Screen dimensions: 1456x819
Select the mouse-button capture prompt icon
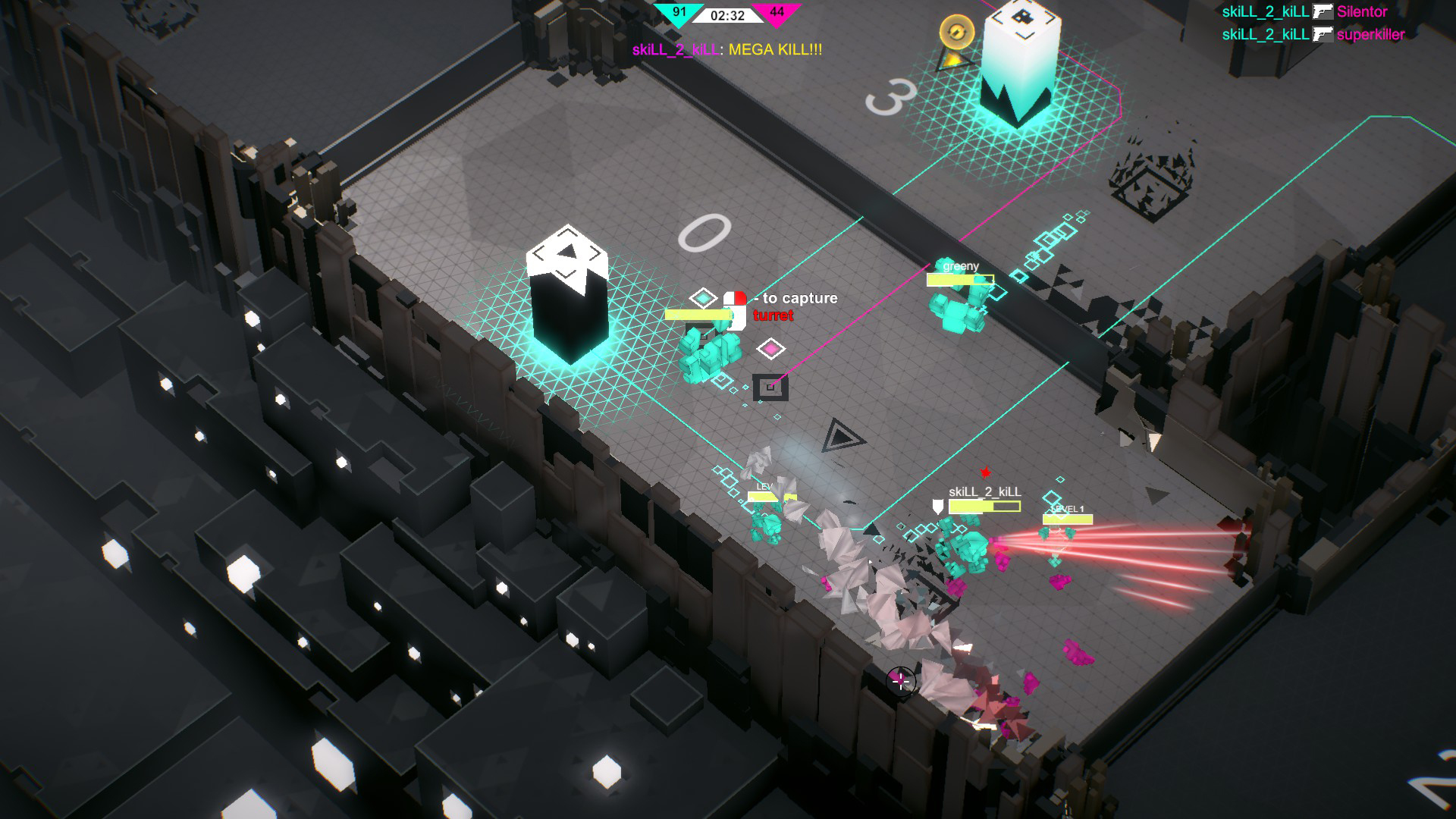[735, 309]
